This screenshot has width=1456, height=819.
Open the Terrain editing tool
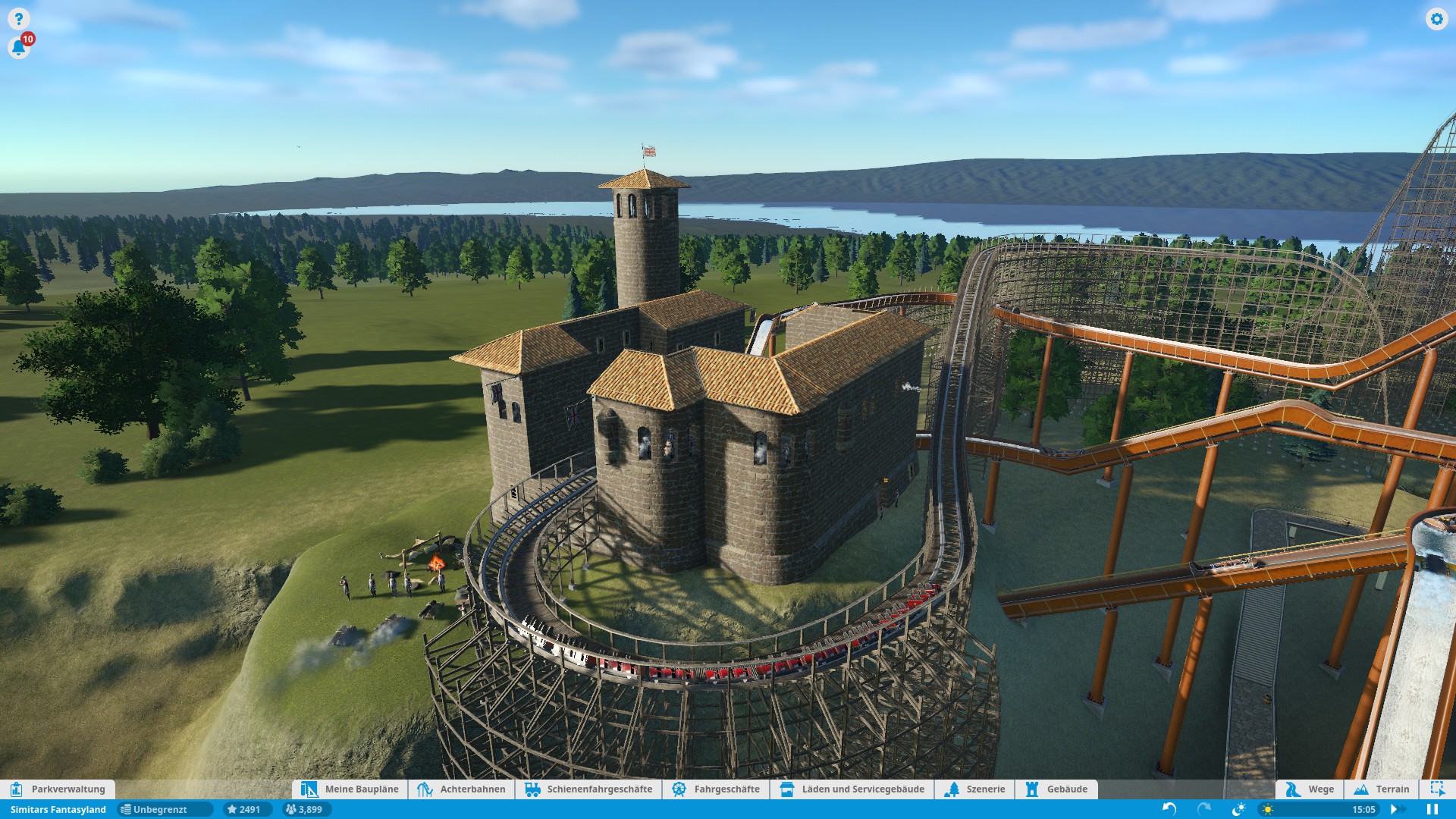[x=1382, y=789]
